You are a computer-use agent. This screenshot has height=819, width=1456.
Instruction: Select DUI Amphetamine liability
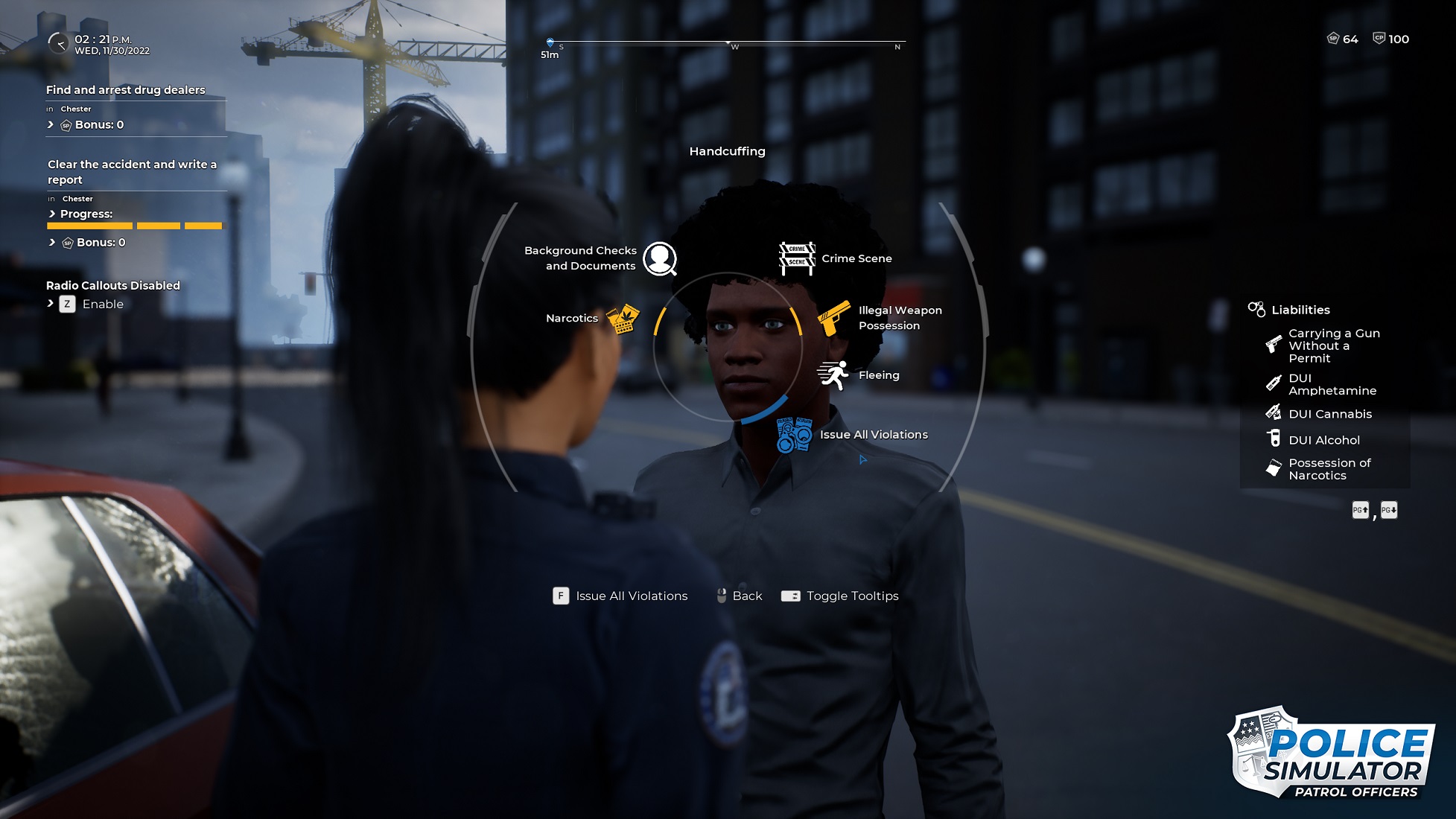[1332, 384]
